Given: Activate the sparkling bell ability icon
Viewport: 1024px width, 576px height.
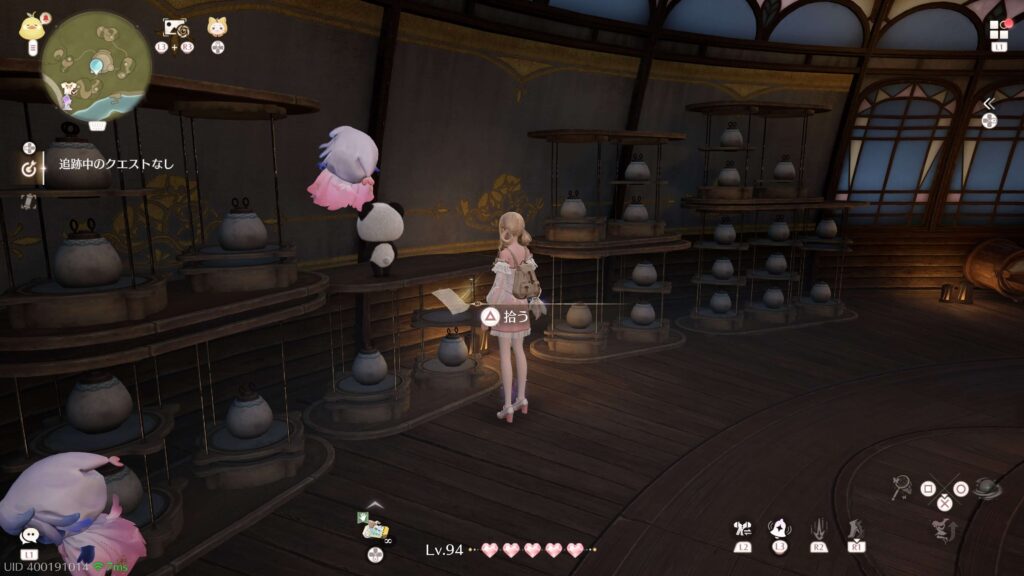Looking at the screenshot, I should click(777, 527).
